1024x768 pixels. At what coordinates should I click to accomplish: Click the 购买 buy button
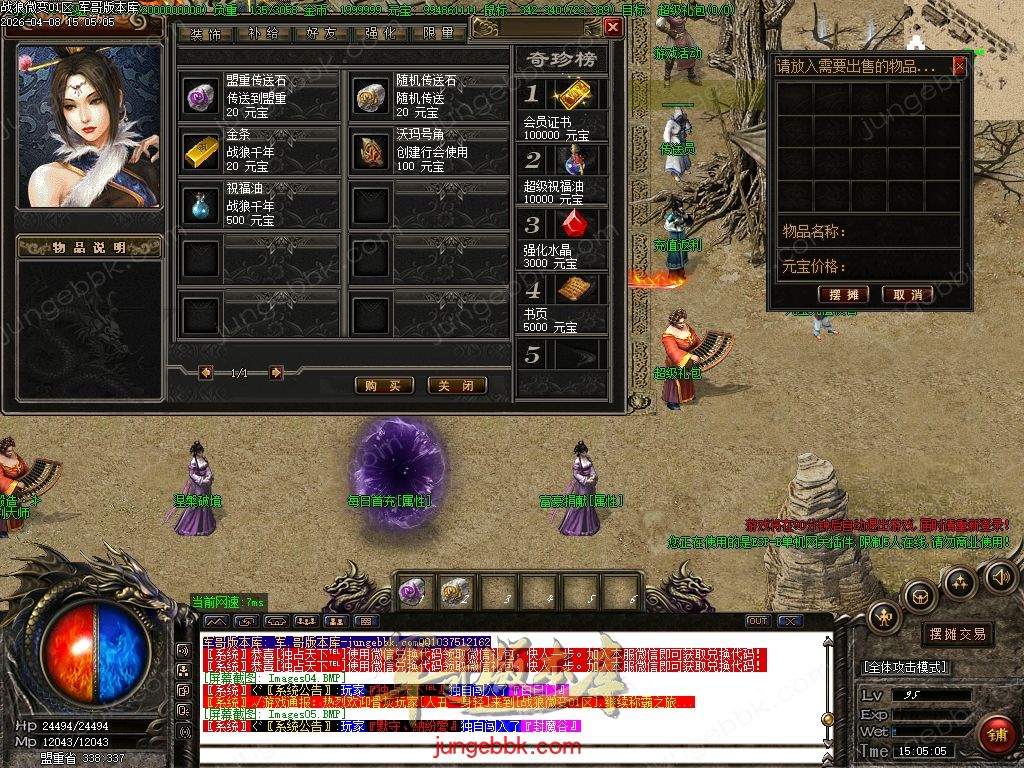coord(384,385)
